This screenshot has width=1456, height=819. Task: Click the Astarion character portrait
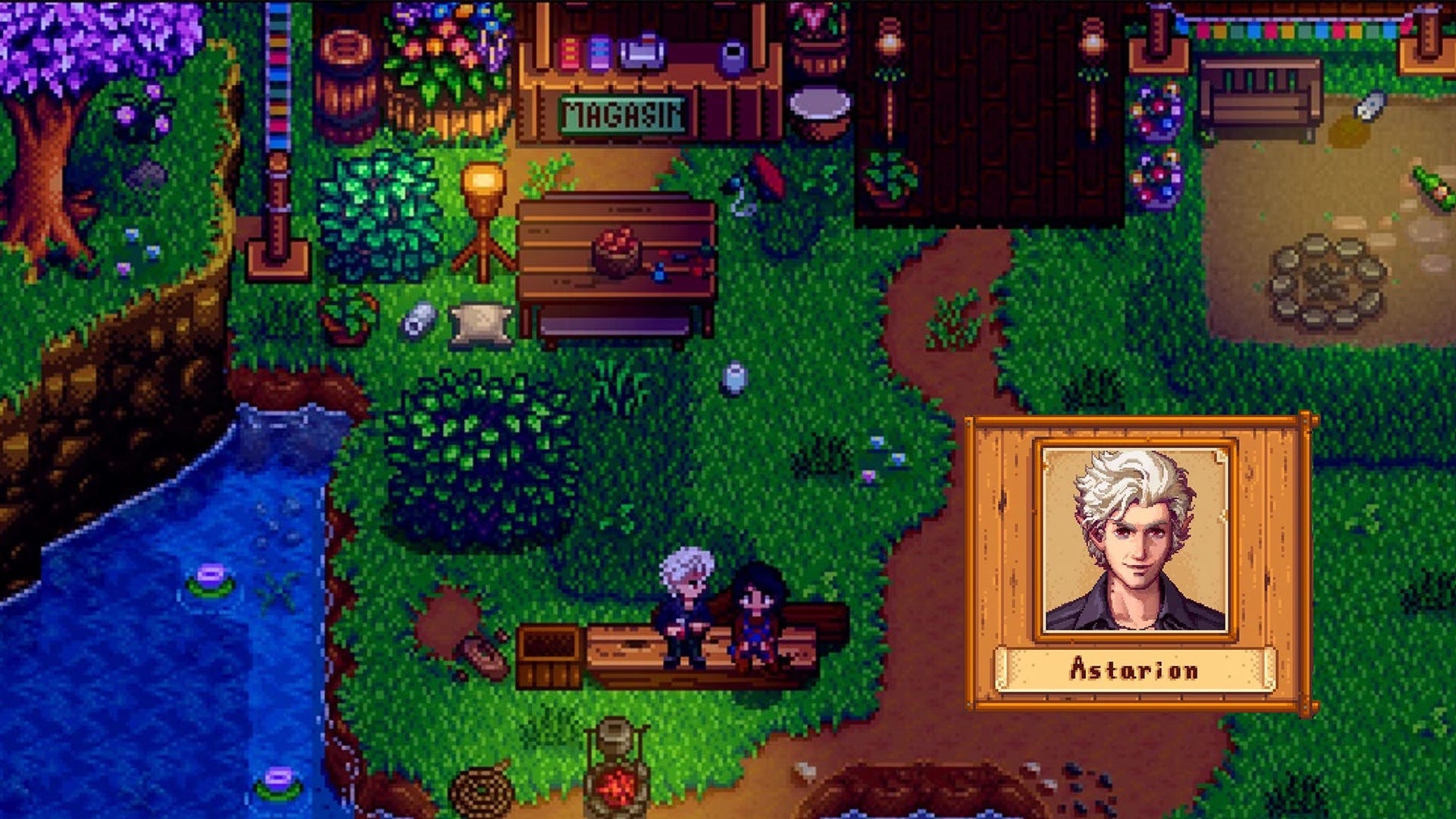[1135, 540]
